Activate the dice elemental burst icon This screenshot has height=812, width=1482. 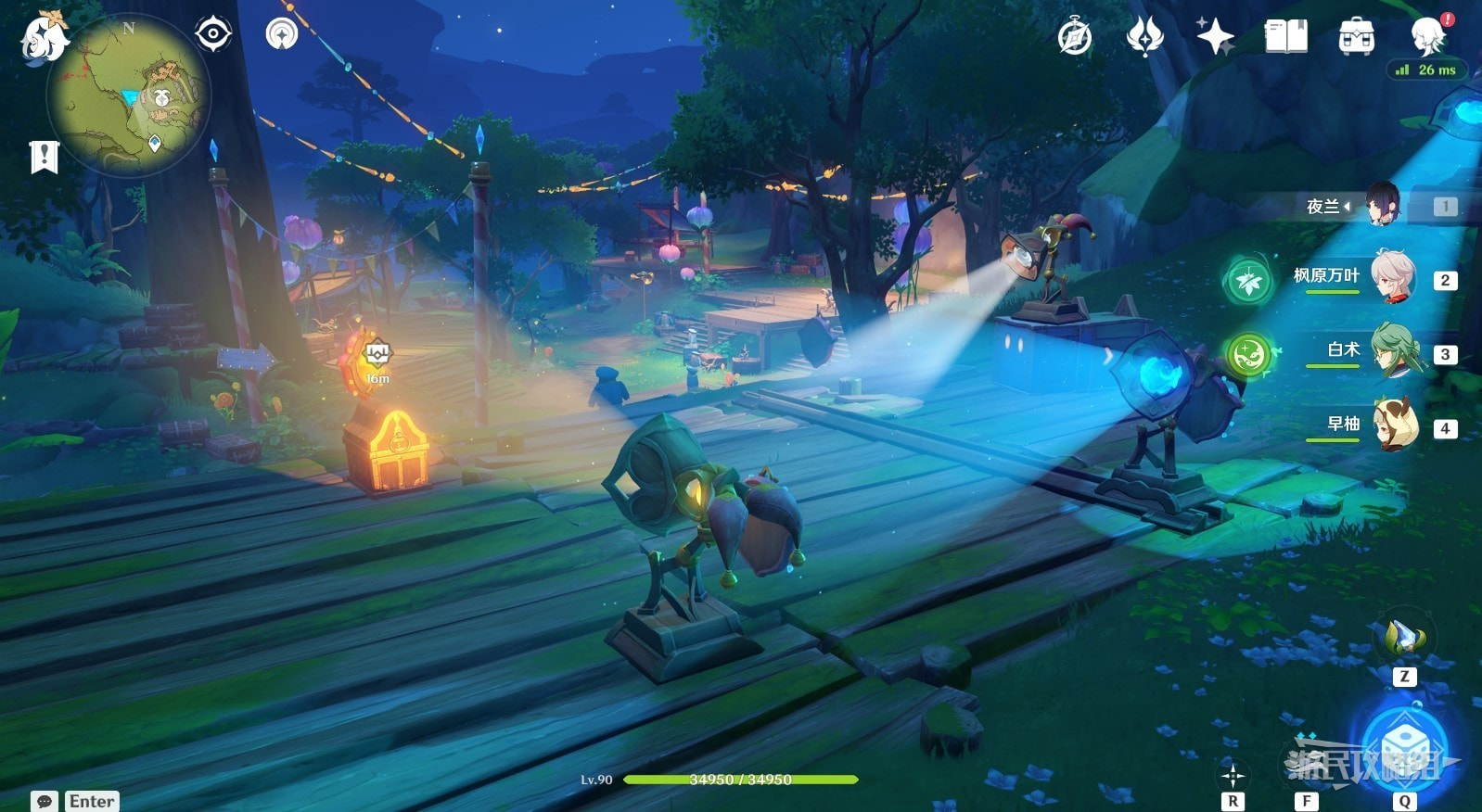[1403, 747]
